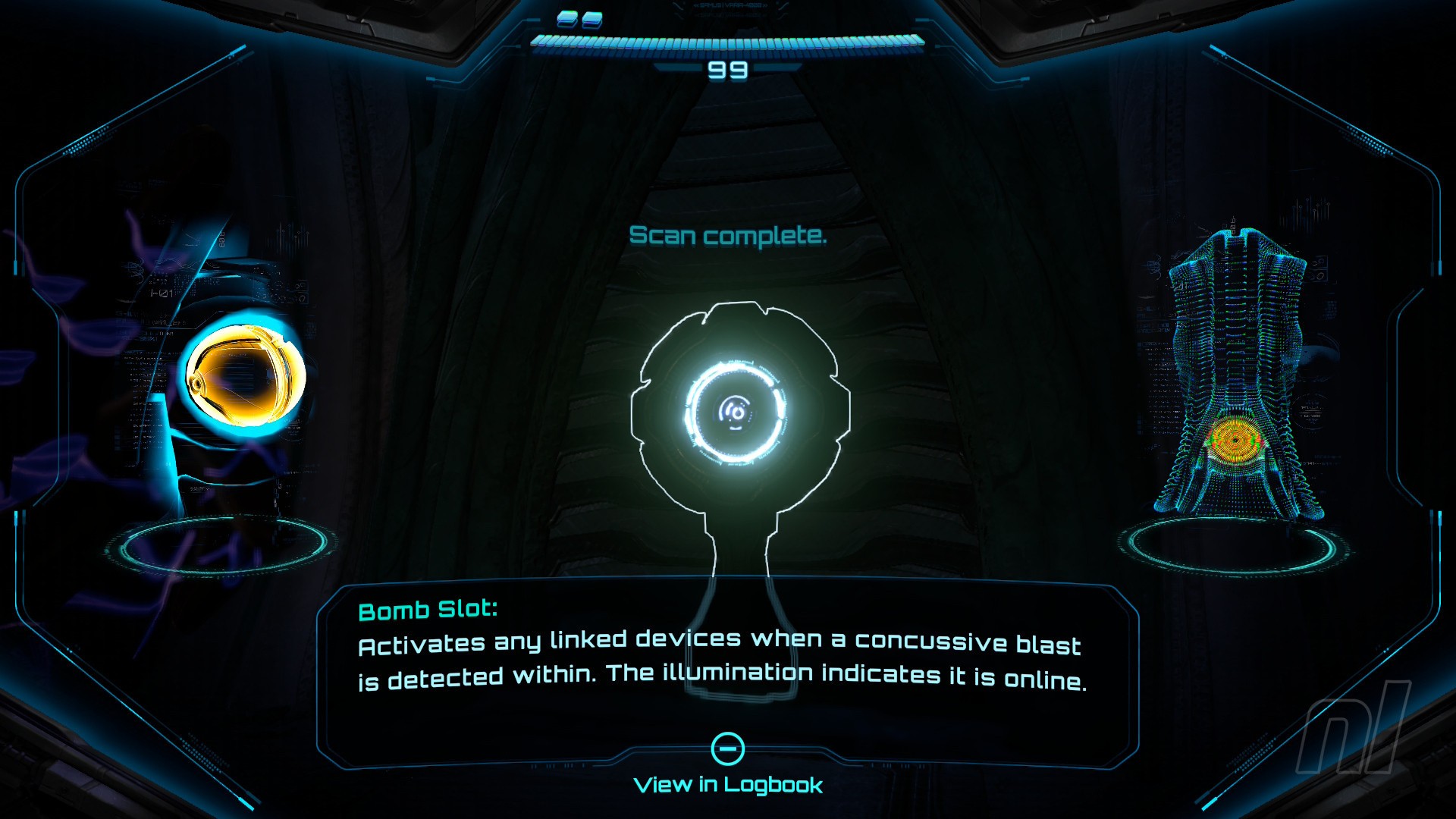Select the View in Logbook option

click(728, 783)
